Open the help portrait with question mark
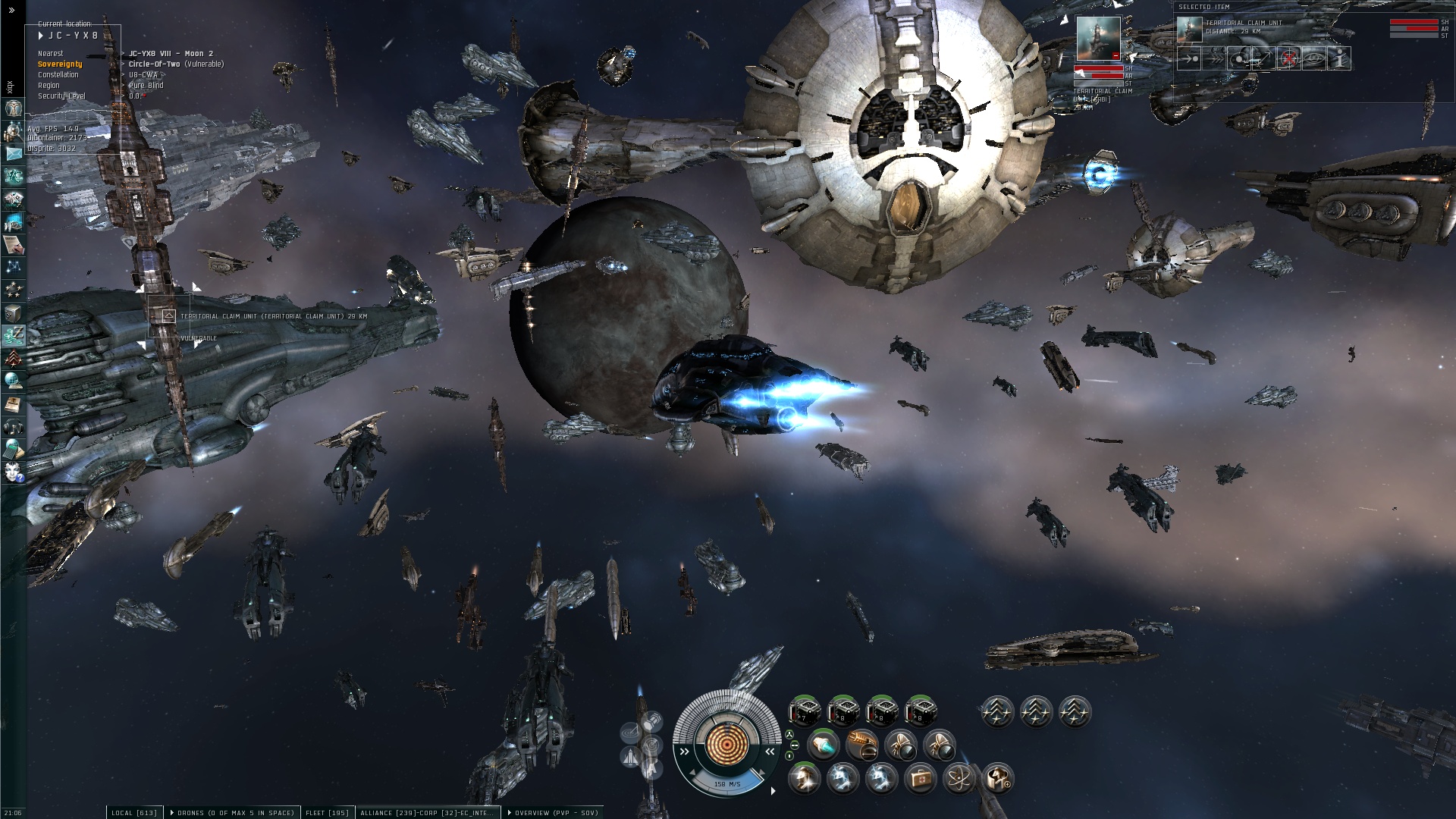This screenshot has width=1456, height=819. [x=13, y=472]
